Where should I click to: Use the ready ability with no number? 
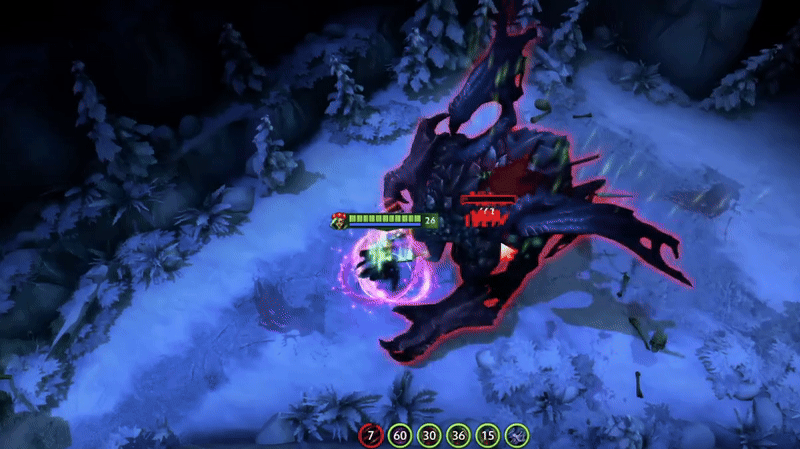coord(516,435)
